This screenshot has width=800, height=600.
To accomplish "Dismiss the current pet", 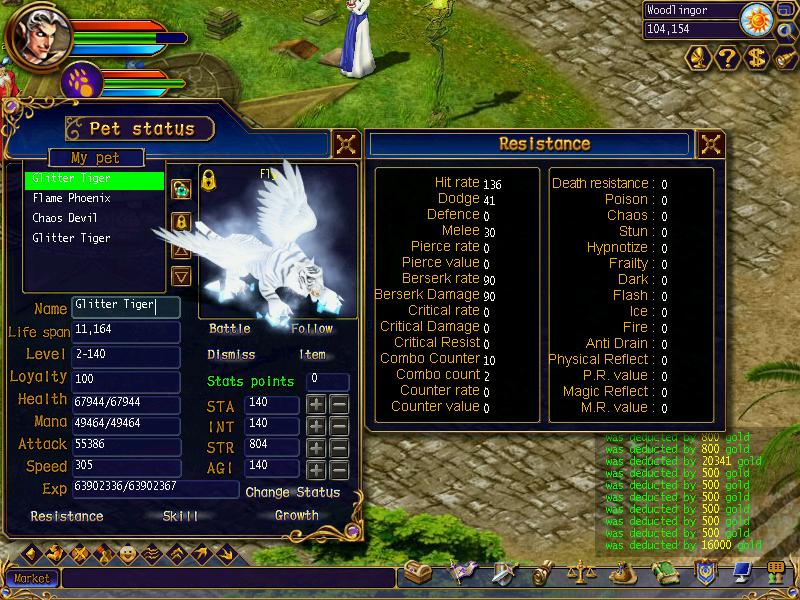I will 231,355.
